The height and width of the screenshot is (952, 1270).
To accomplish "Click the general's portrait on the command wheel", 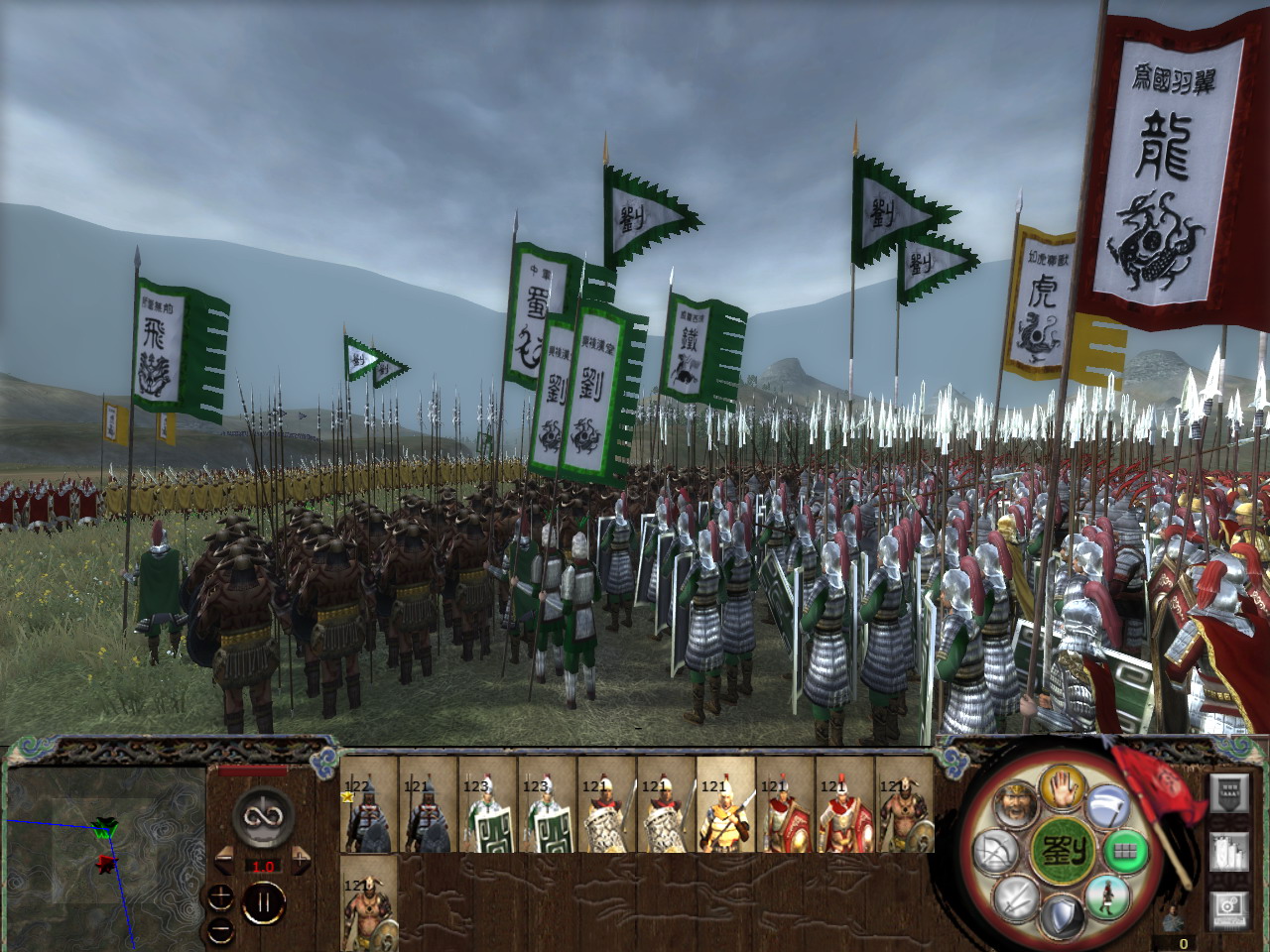I will (1017, 803).
